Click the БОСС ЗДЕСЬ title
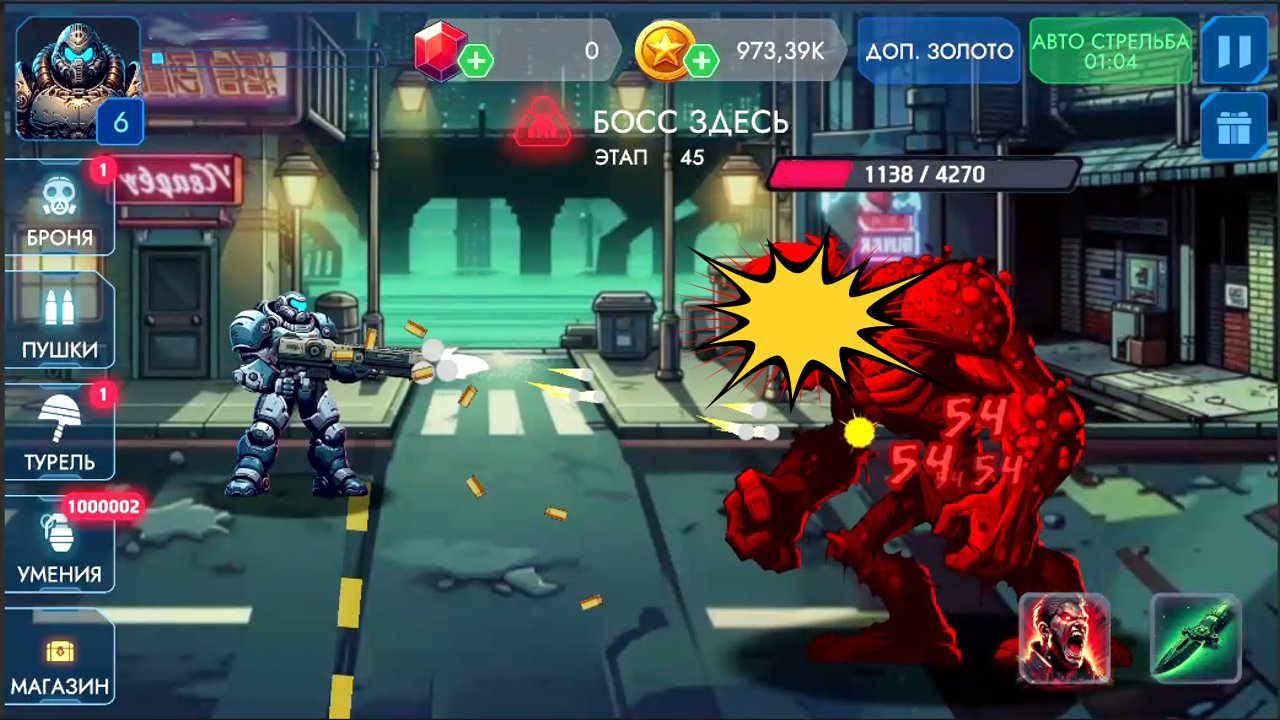1280x720 pixels. click(690, 120)
